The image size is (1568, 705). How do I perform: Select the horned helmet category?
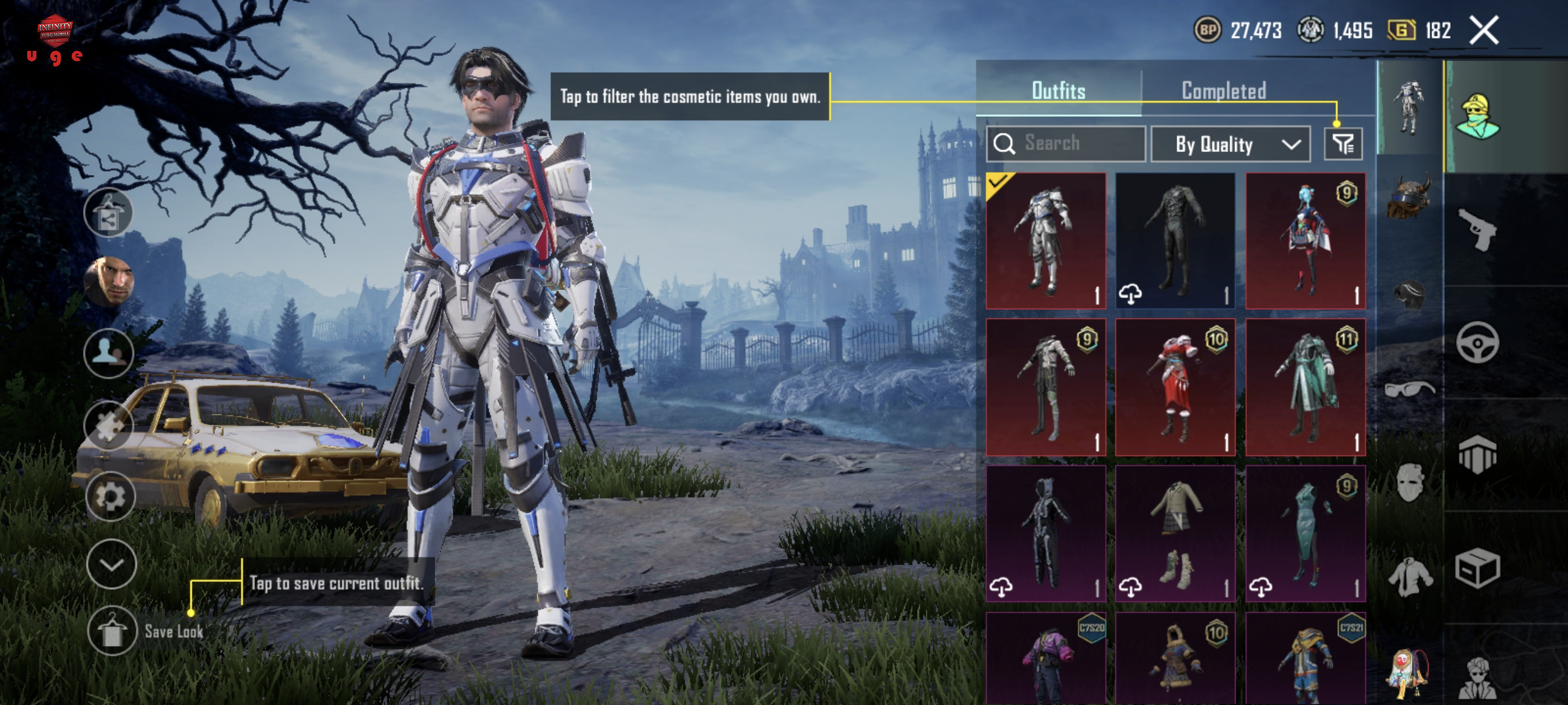pos(1409,198)
